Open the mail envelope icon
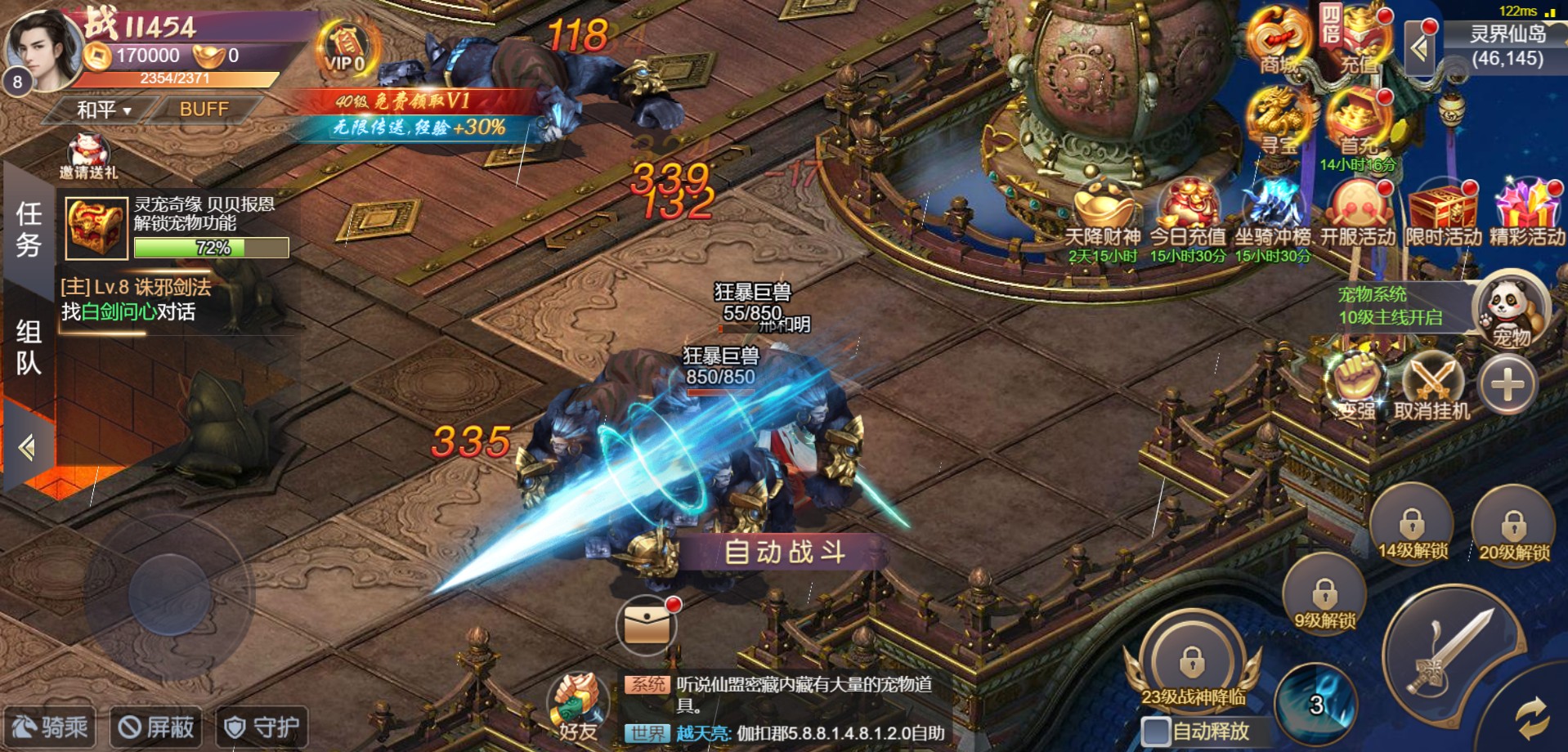1568x752 pixels. 646,626
